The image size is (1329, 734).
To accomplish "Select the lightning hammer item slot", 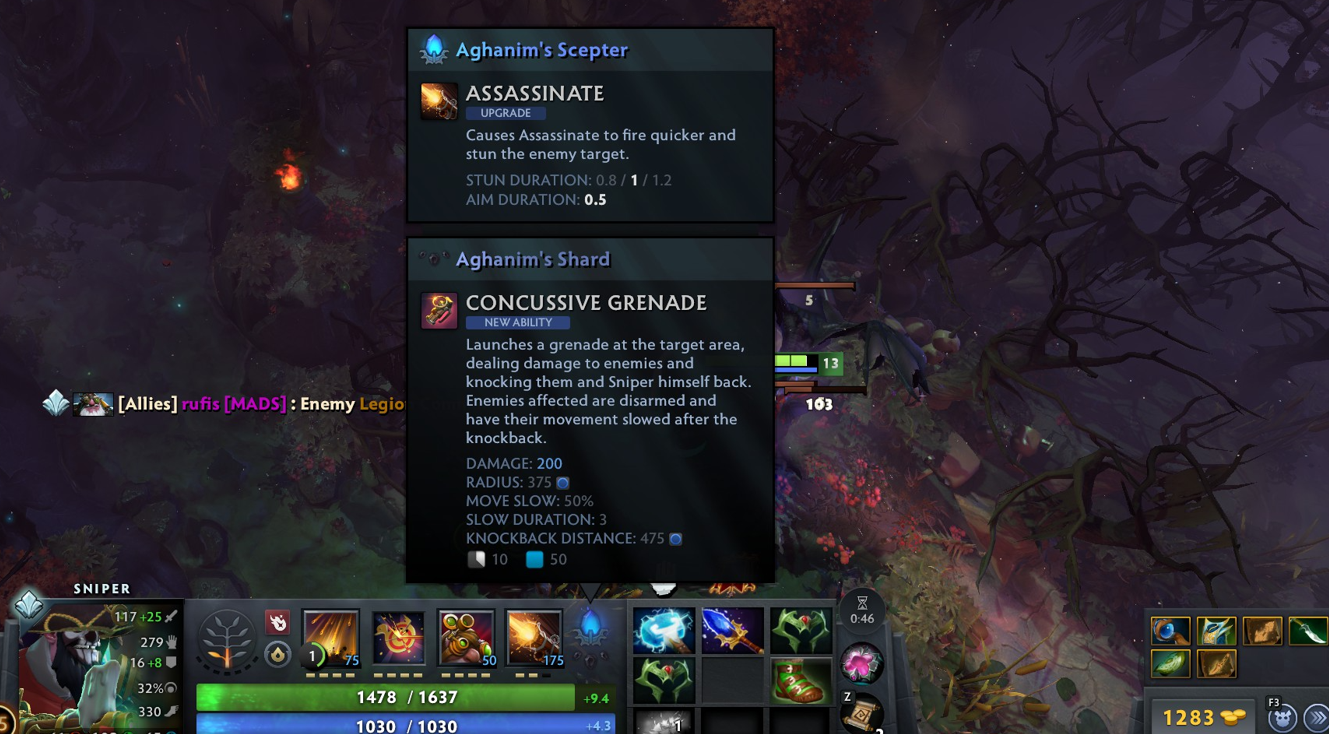I will 663,632.
